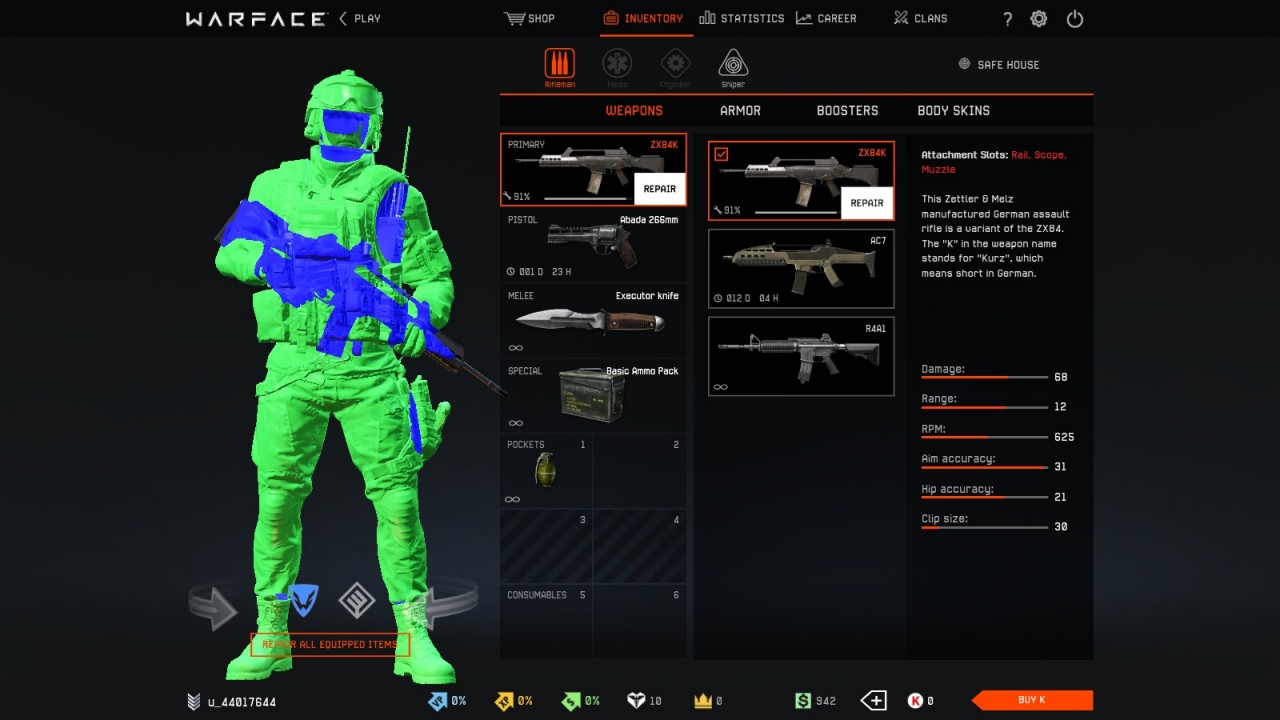Open the Clans menu
This screenshot has height=720, width=1280.
920,18
